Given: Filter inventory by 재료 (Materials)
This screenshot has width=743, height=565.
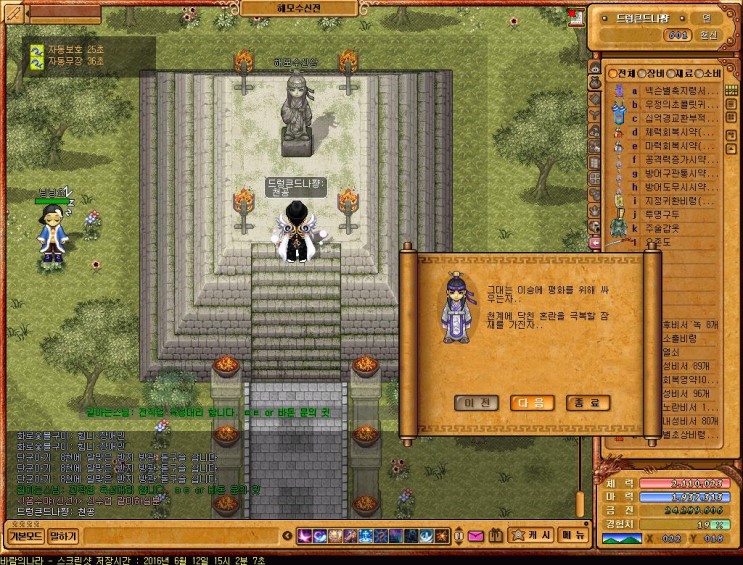Looking at the screenshot, I should pyautogui.click(x=689, y=73).
